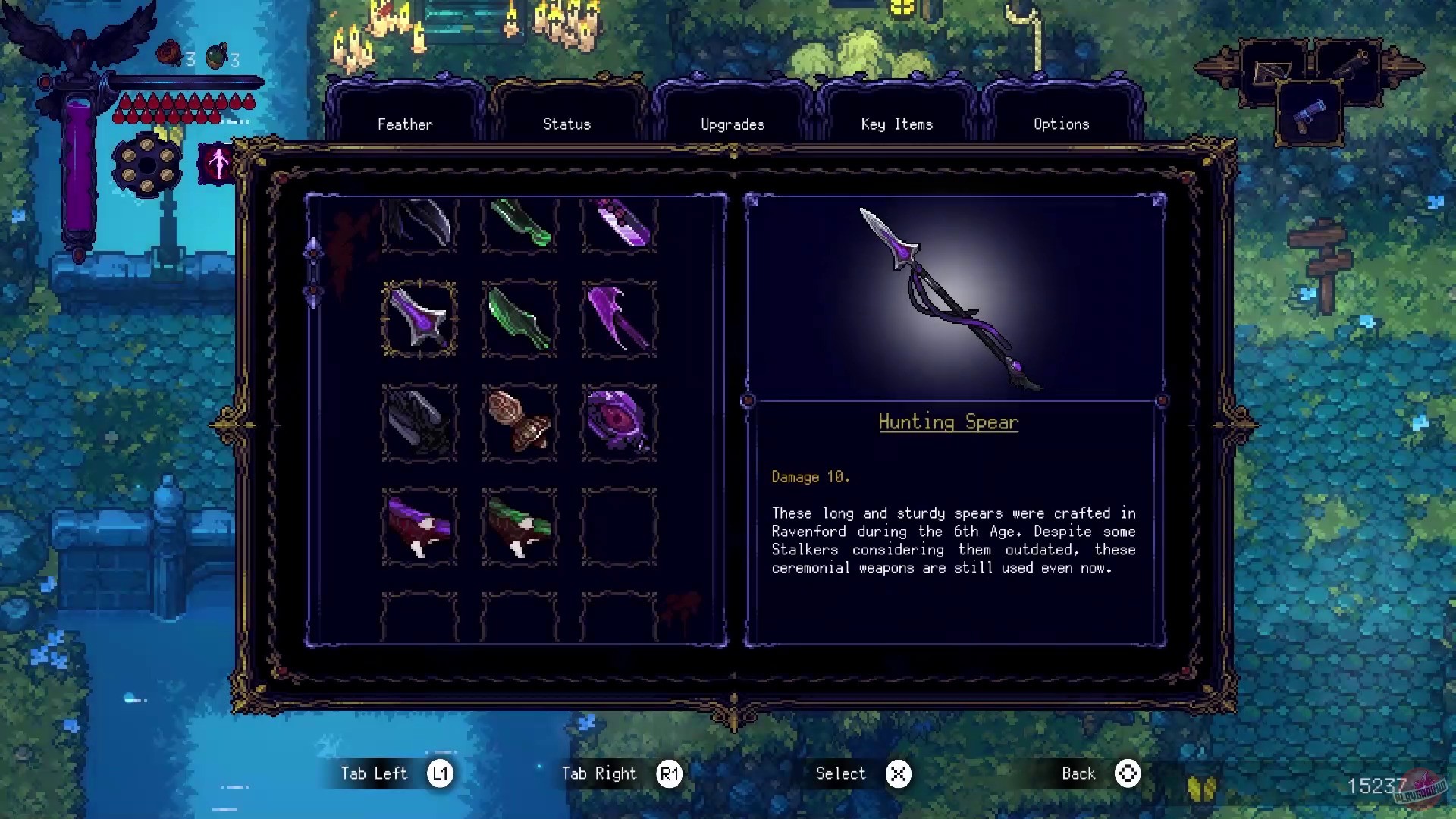
Task: Switch to the Upgrades tab
Action: click(x=732, y=124)
